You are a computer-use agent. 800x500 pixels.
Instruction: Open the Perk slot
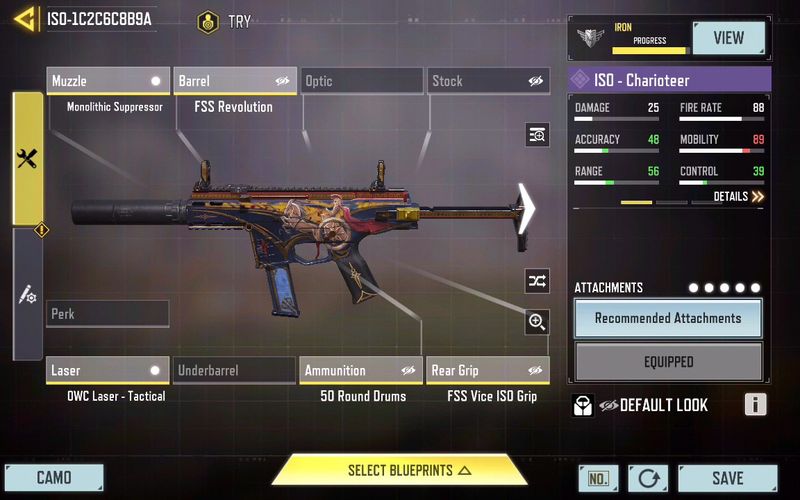click(x=108, y=314)
